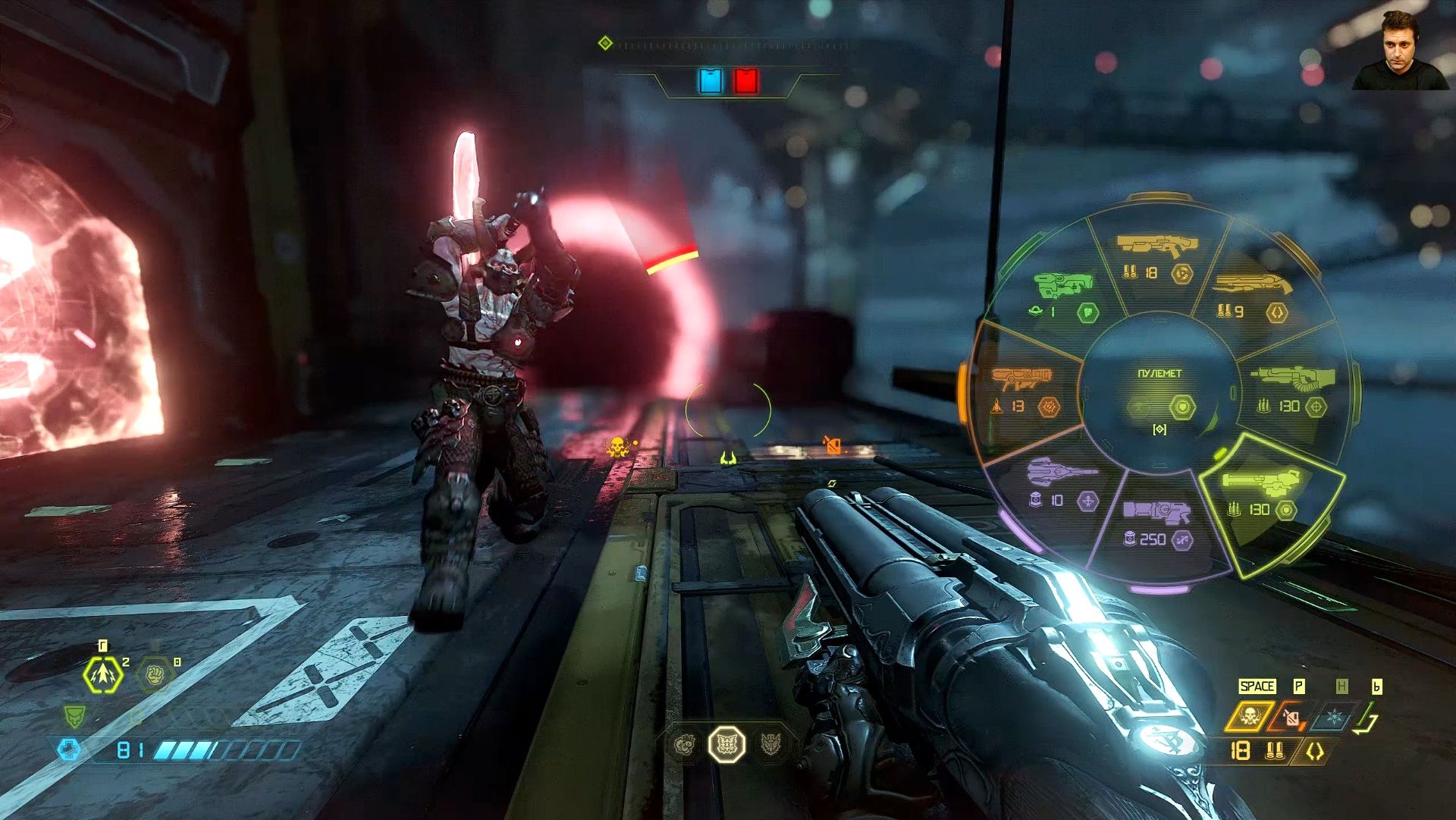Activate the Flame Belch fuel canister icon
The height and width of the screenshot is (820, 1456).
pyautogui.click(x=1291, y=717)
